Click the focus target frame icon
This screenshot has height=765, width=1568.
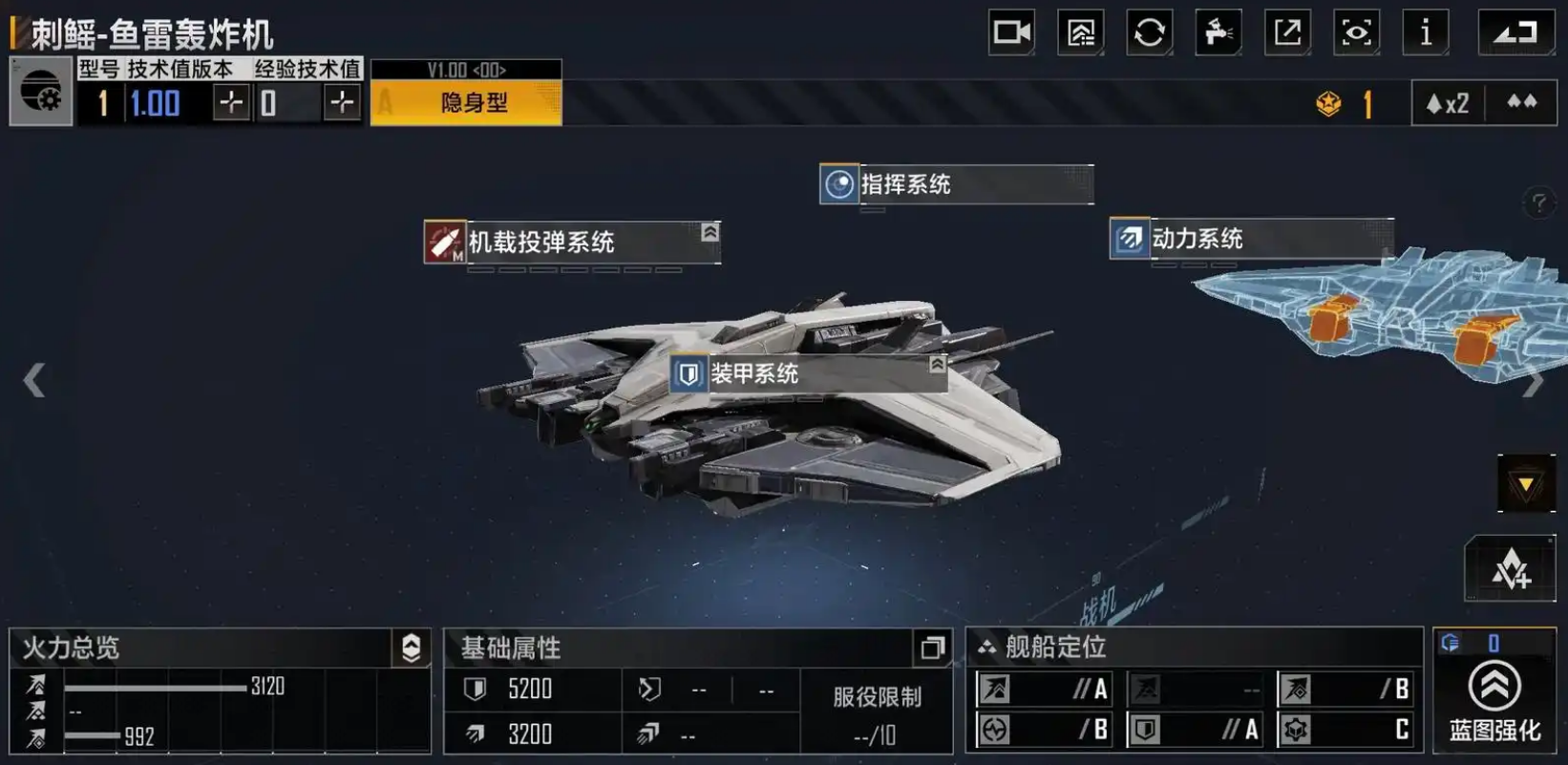[x=1356, y=33]
